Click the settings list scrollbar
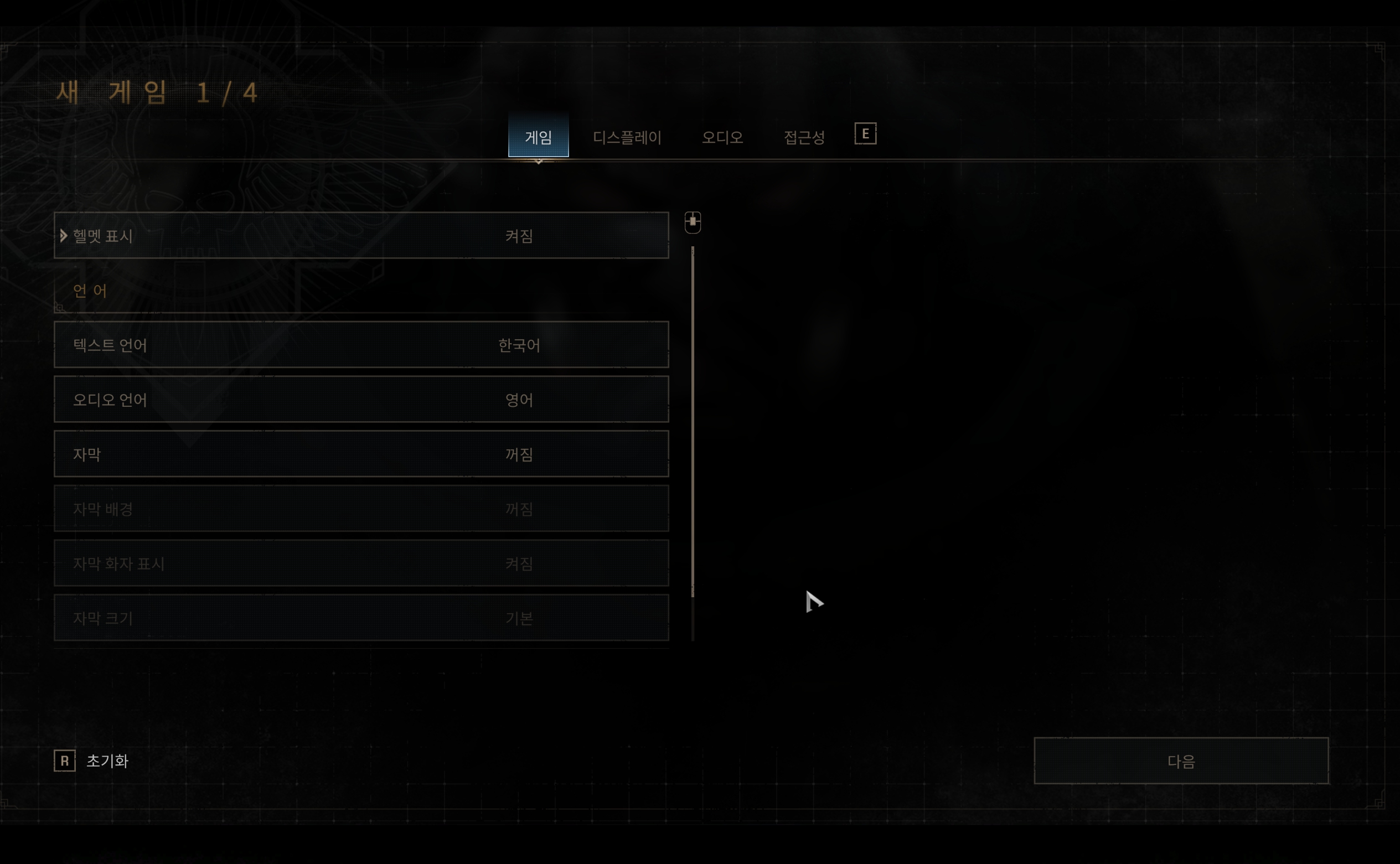This screenshot has width=1400, height=864. tap(693, 423)
